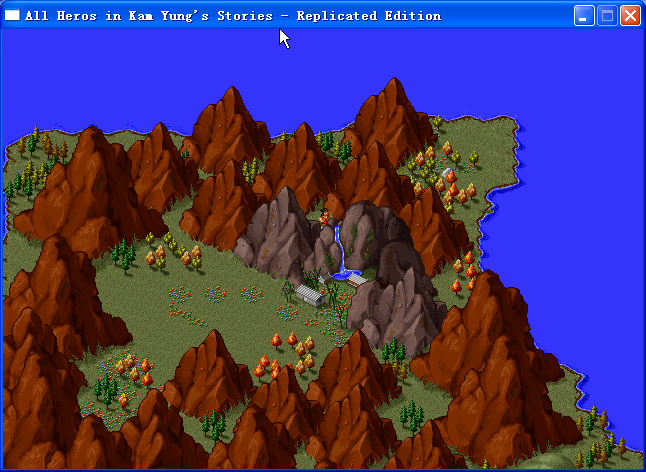Close the game window

coord(630,16)
